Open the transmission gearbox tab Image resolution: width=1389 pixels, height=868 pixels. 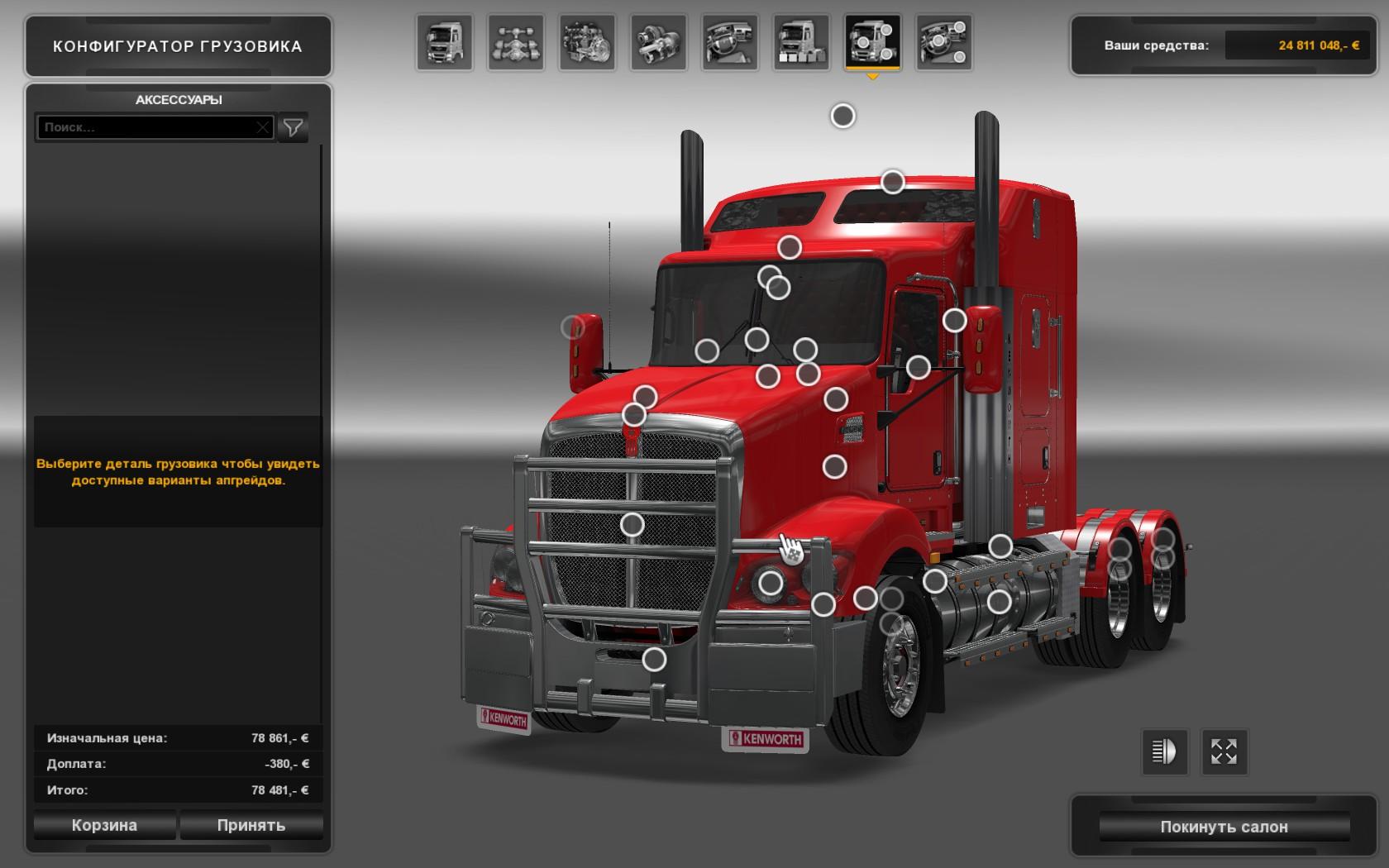click(x=658, y=42)
